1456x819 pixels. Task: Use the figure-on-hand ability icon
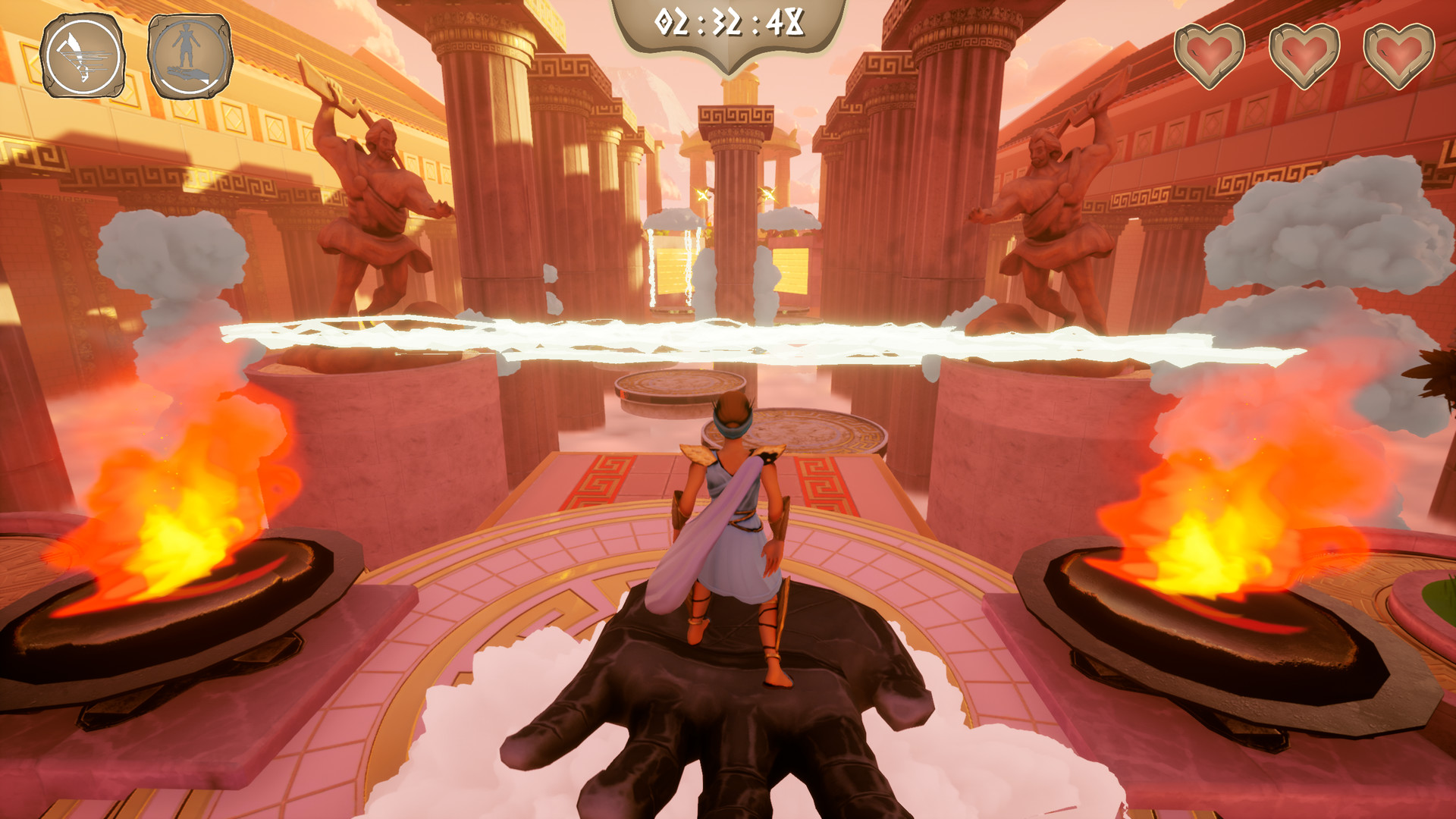tap(190, 57)
